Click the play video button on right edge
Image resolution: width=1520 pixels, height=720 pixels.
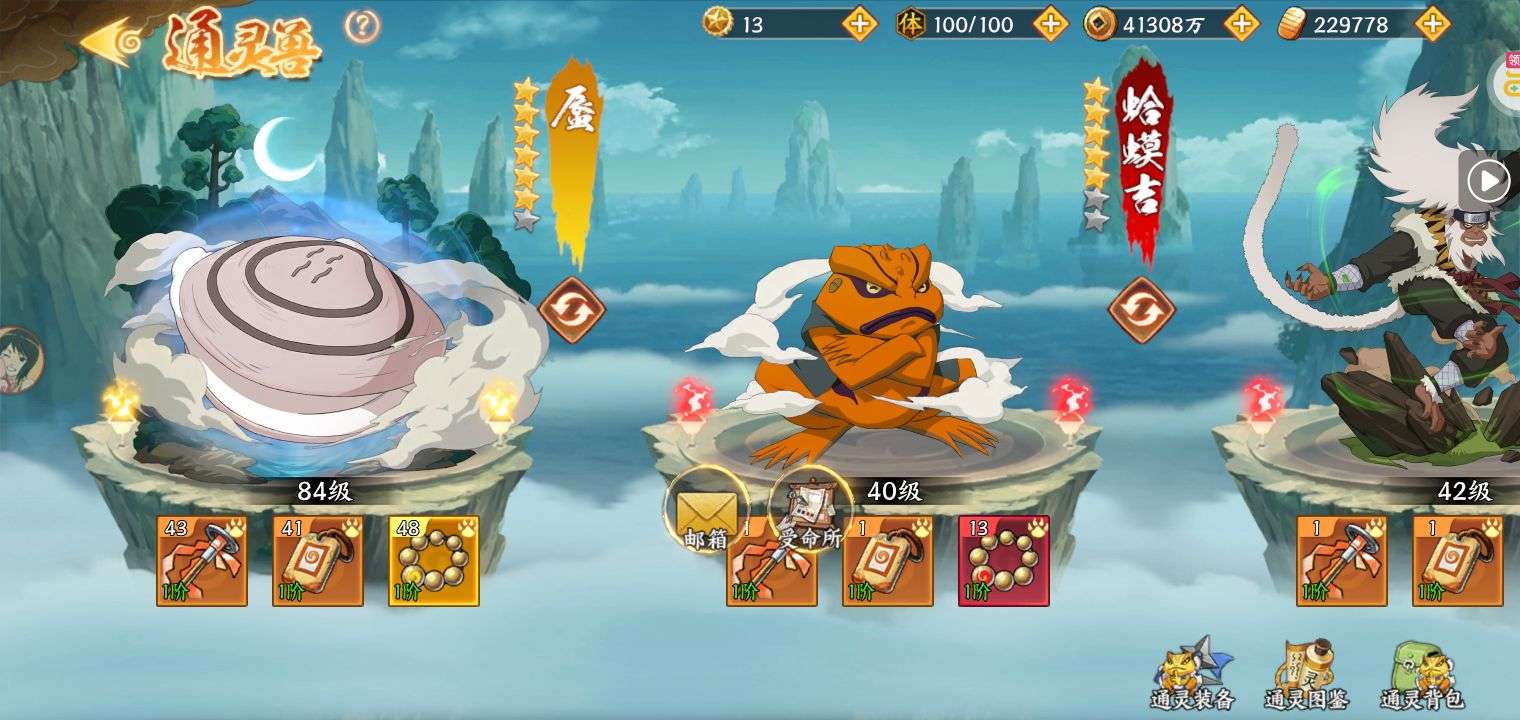coord(1488,182)
